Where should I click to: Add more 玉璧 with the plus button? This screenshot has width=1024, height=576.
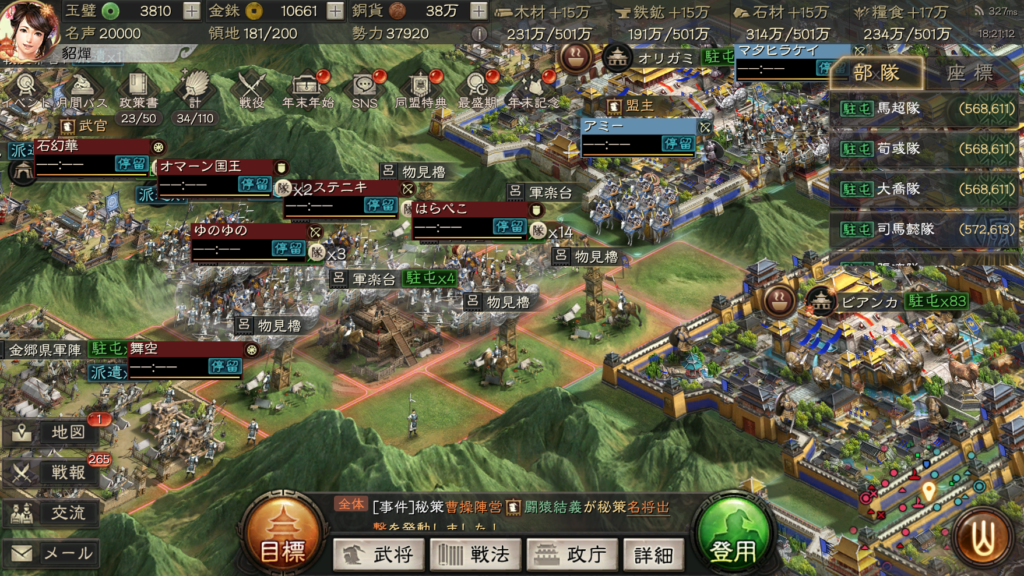192,12
